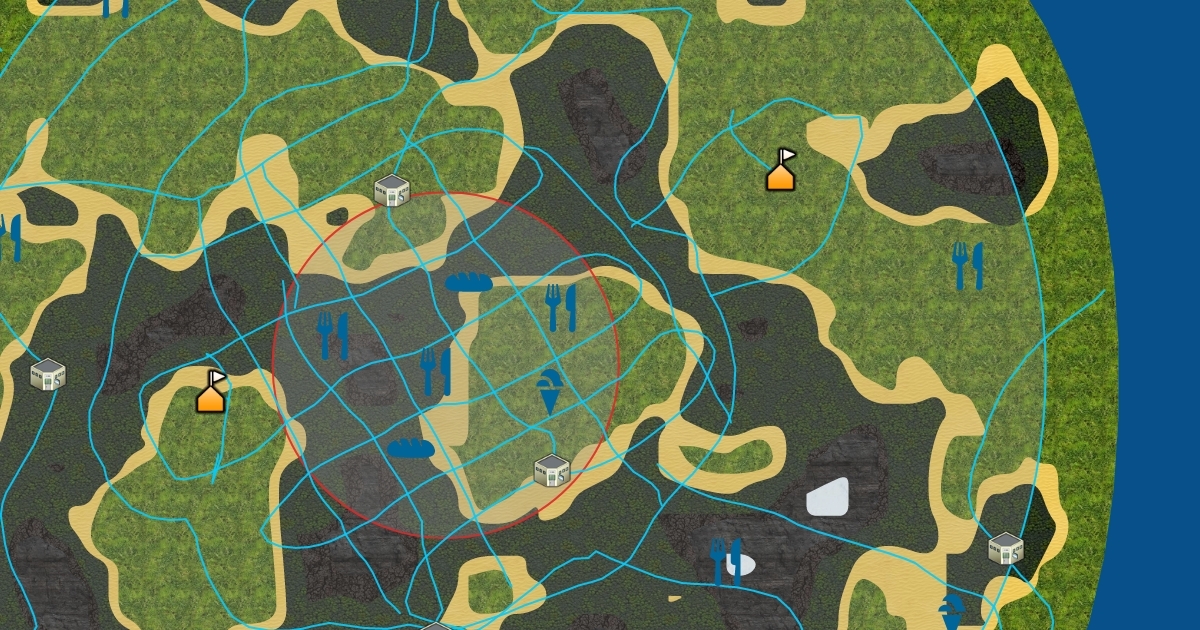Open the orange flagged house marker beside the red circle
This screenshot has height=630, width=1200.
click(211, 391)
